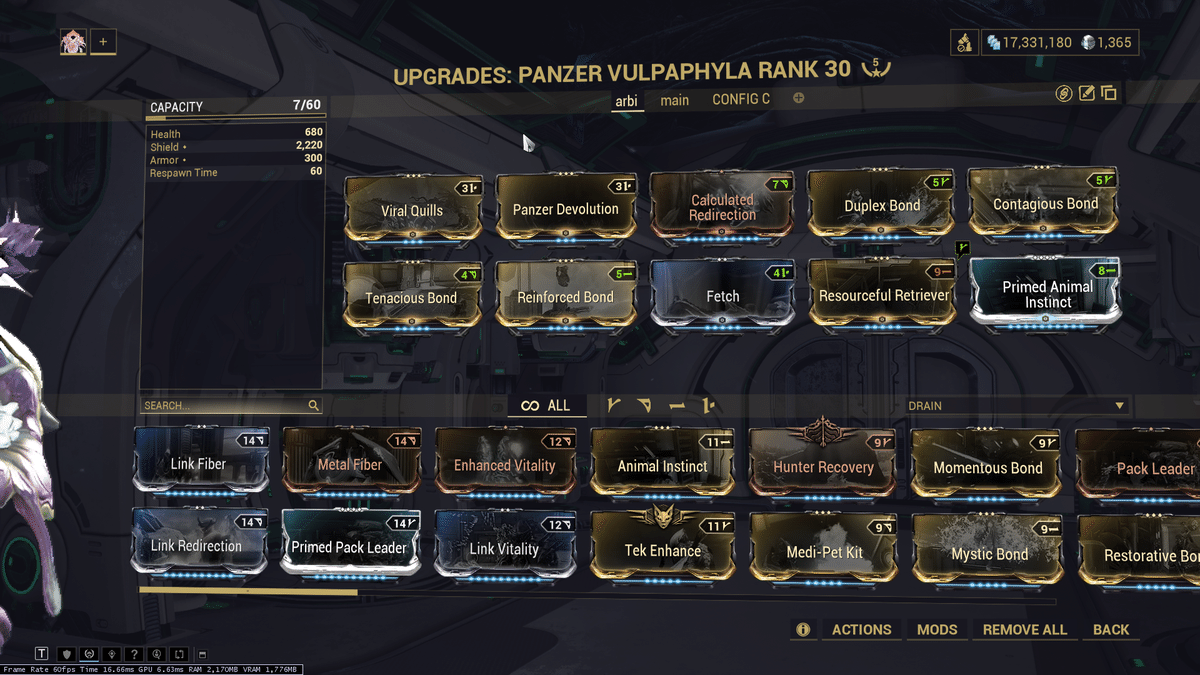Select Primed Pack Leader from mod list

[x=349, y=546]
